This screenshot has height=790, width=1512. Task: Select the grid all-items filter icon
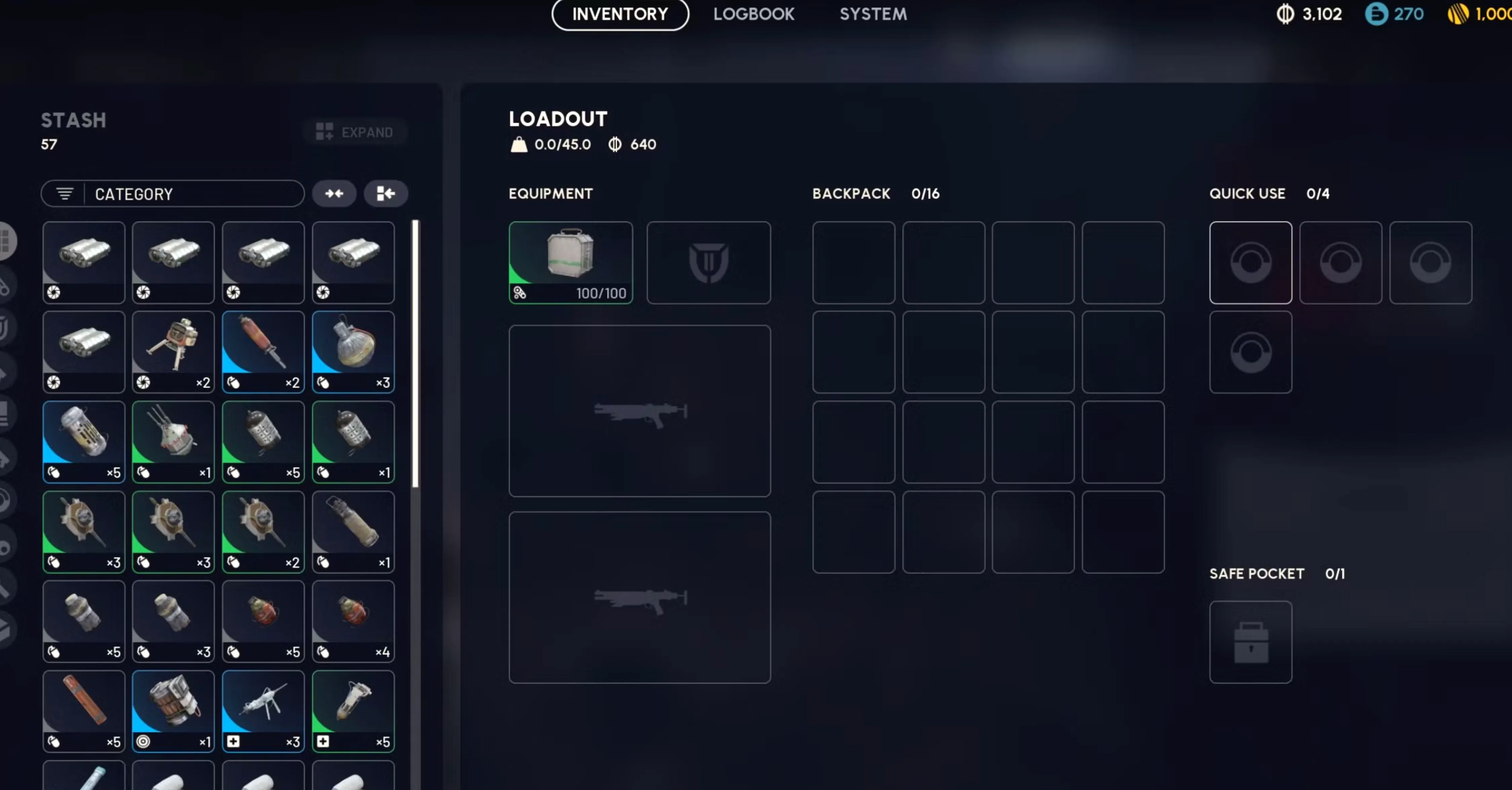click(6, 241)
